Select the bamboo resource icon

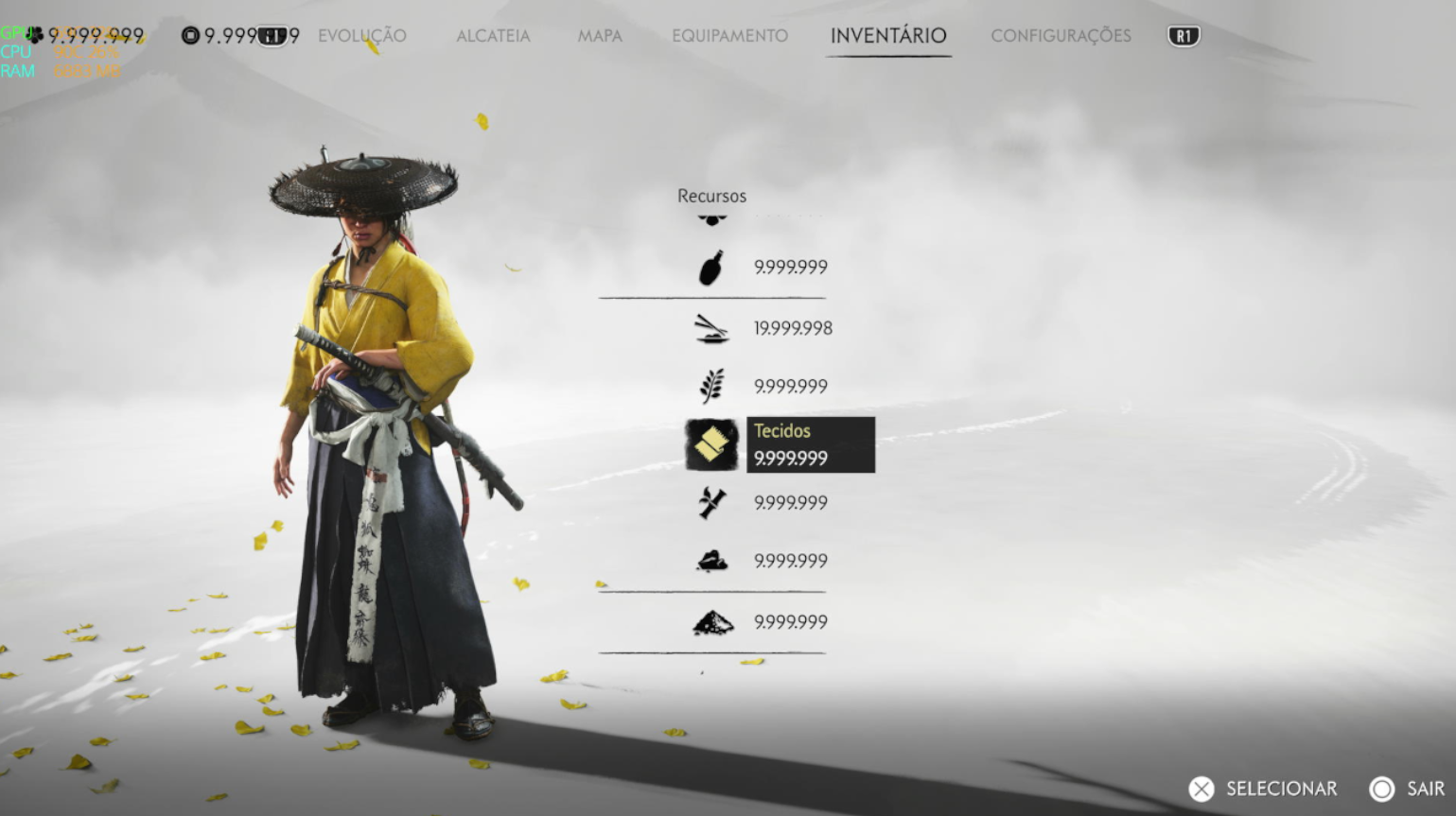711,503
